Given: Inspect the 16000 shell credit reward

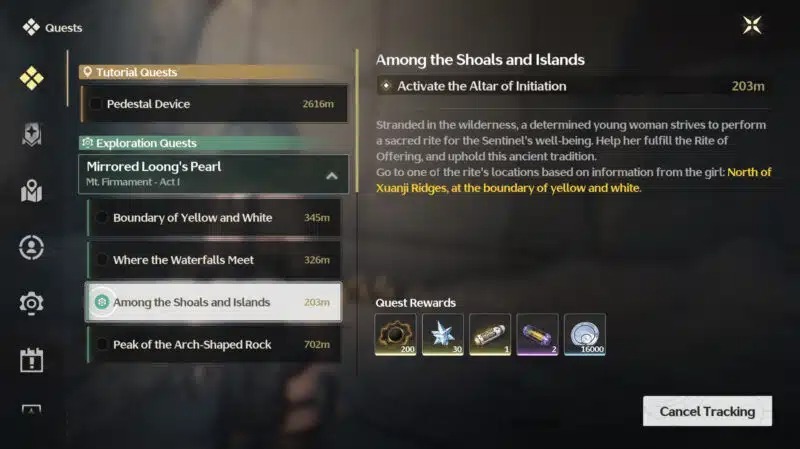Looking at the screenshot, I should pos(585,335).
